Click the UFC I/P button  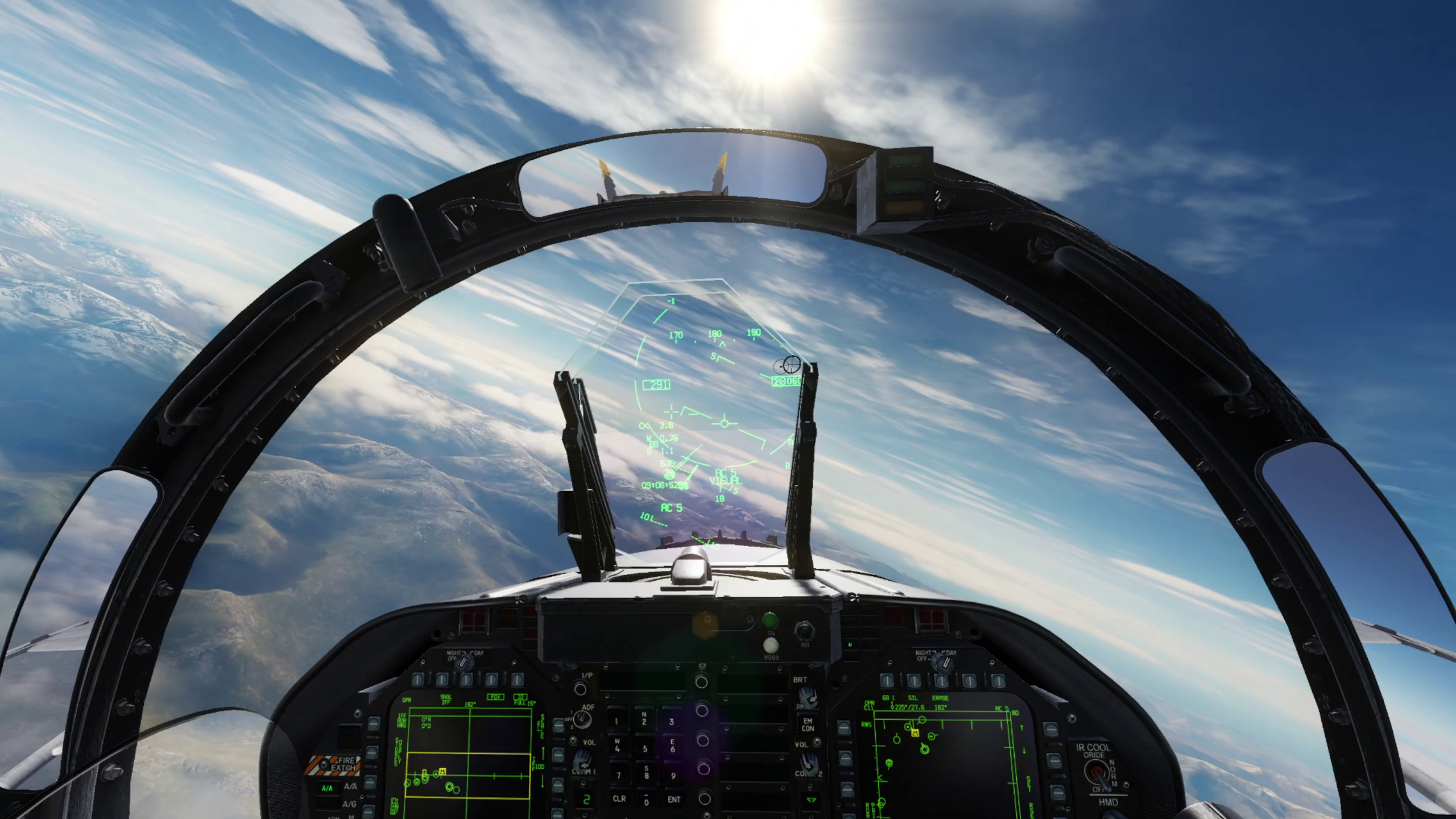coord(581,689)
